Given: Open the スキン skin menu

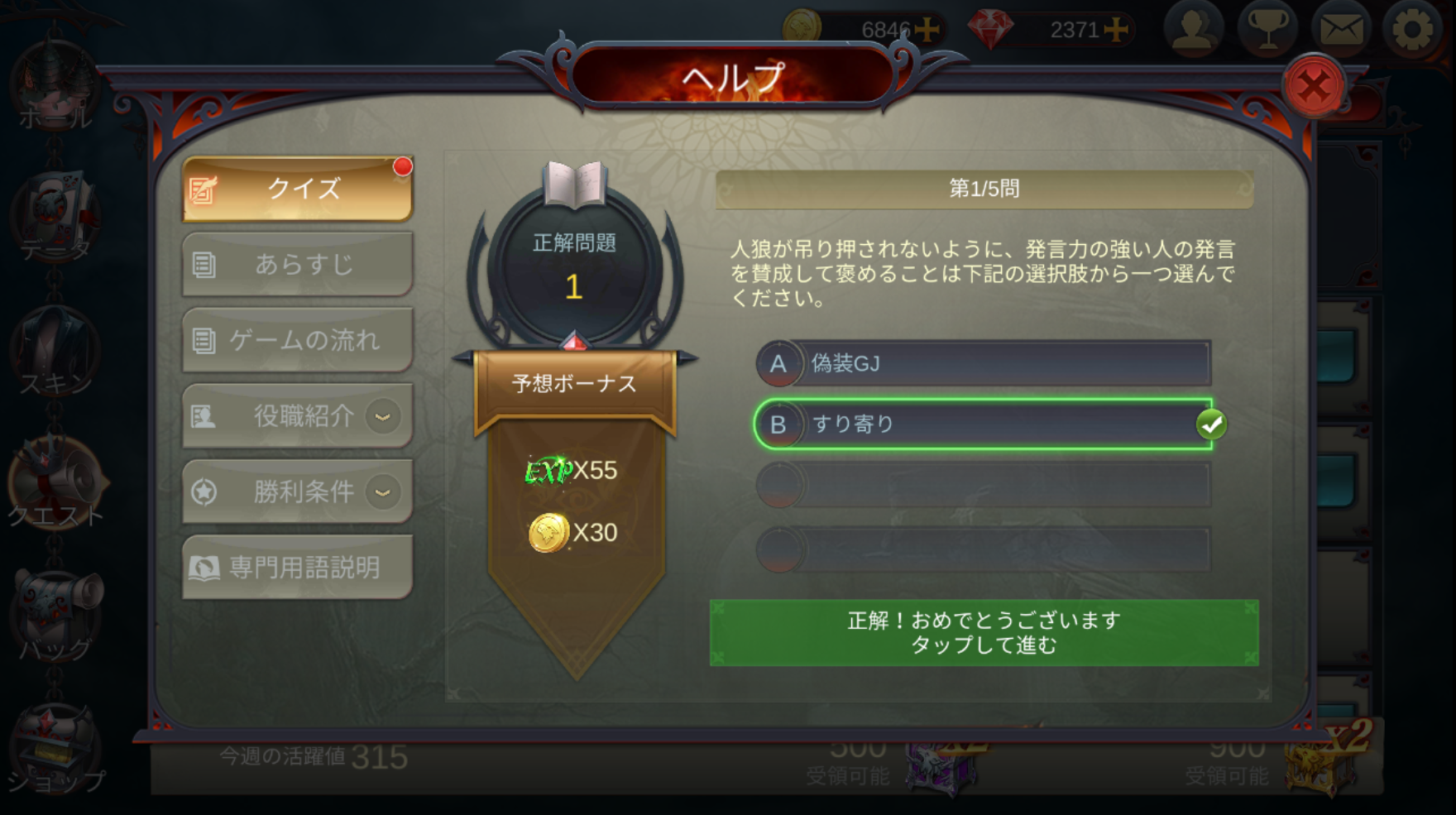Looking at the screenshot, I should [x=55, y=352].
